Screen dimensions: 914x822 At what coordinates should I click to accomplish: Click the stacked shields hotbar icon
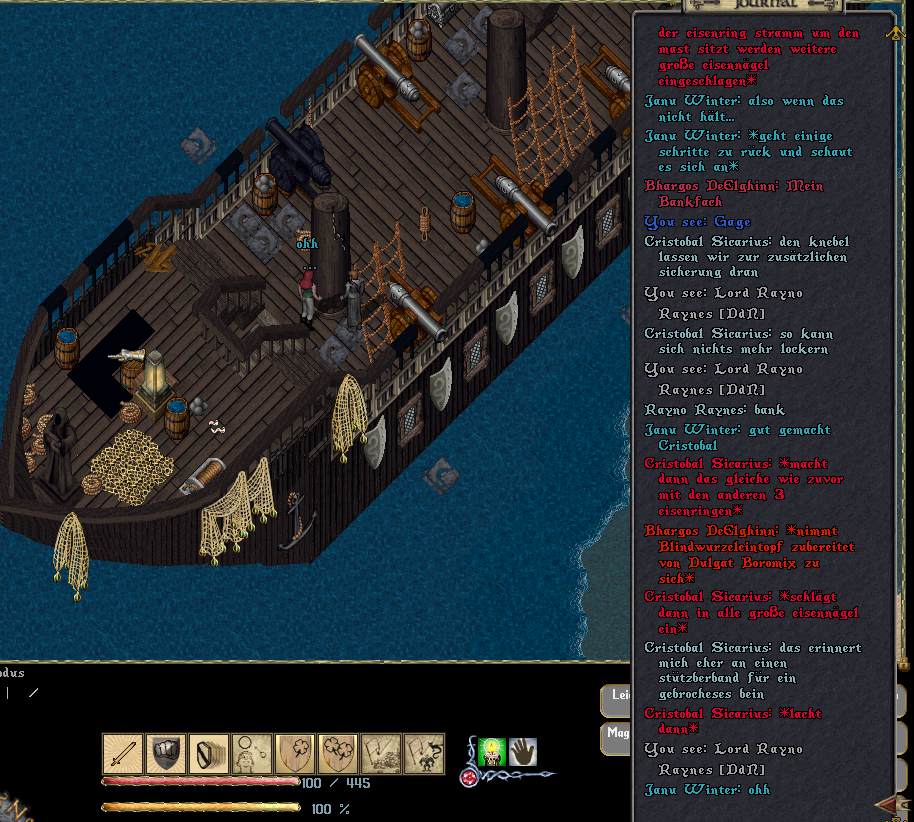(209, 754)
